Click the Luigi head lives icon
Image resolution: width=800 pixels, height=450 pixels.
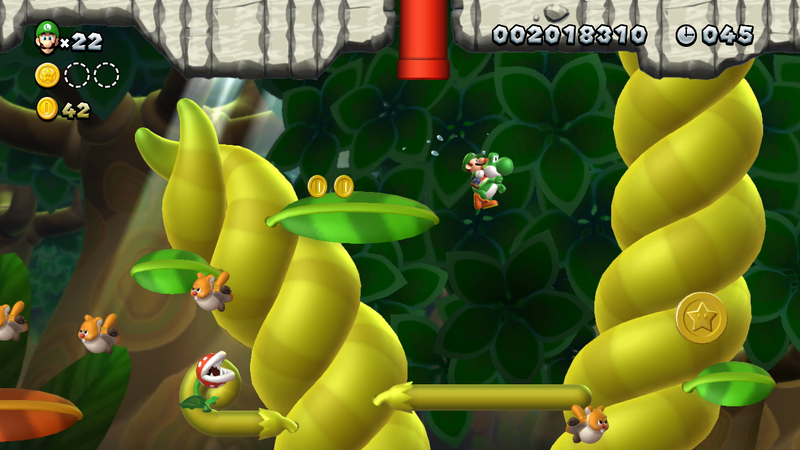point(46,36)
